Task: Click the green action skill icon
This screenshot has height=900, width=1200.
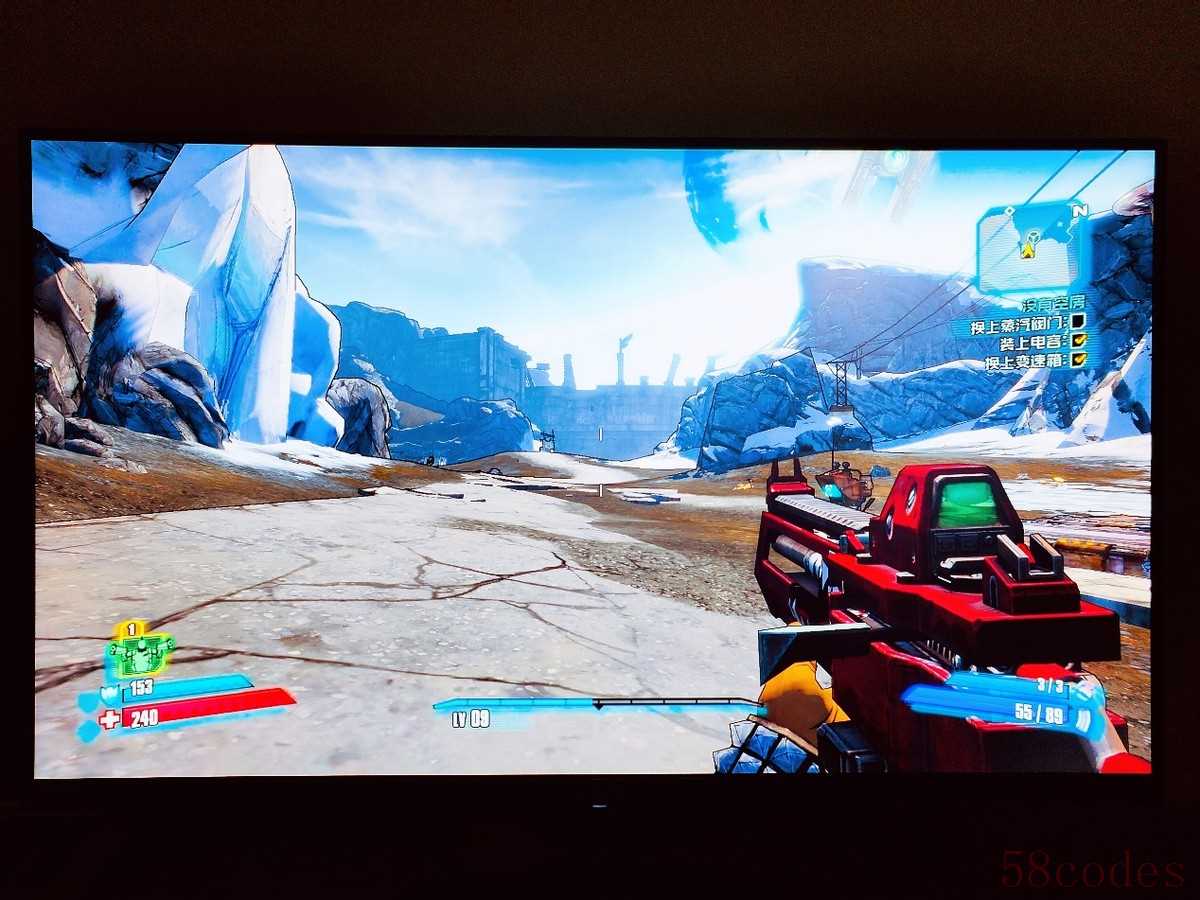Action: pyautogui.click(x=140, y=653)
